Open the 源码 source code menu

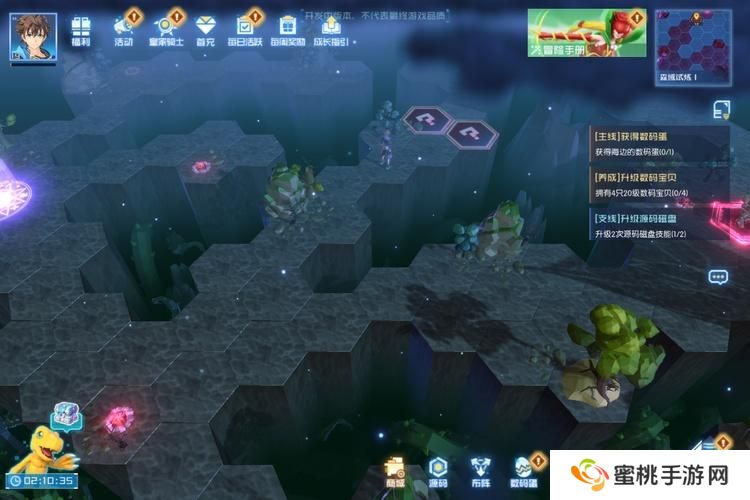click(438, 470)
